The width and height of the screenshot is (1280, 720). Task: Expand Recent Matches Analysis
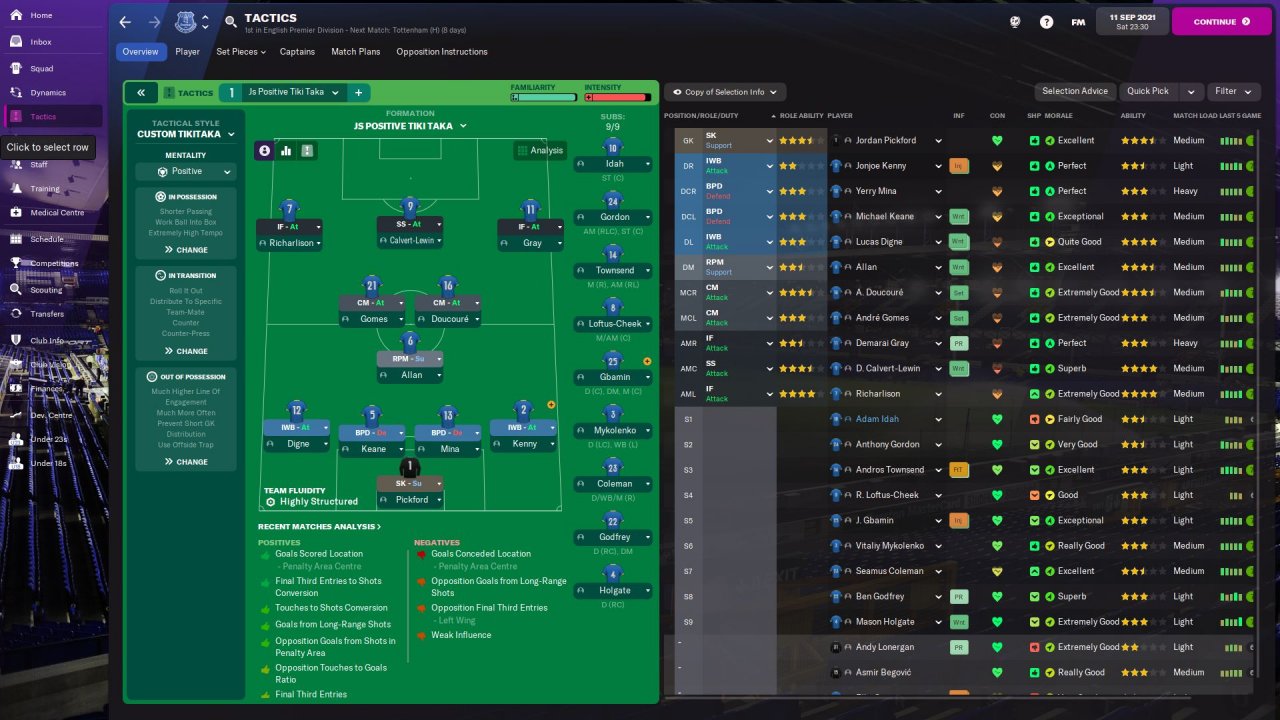(319, 526)
